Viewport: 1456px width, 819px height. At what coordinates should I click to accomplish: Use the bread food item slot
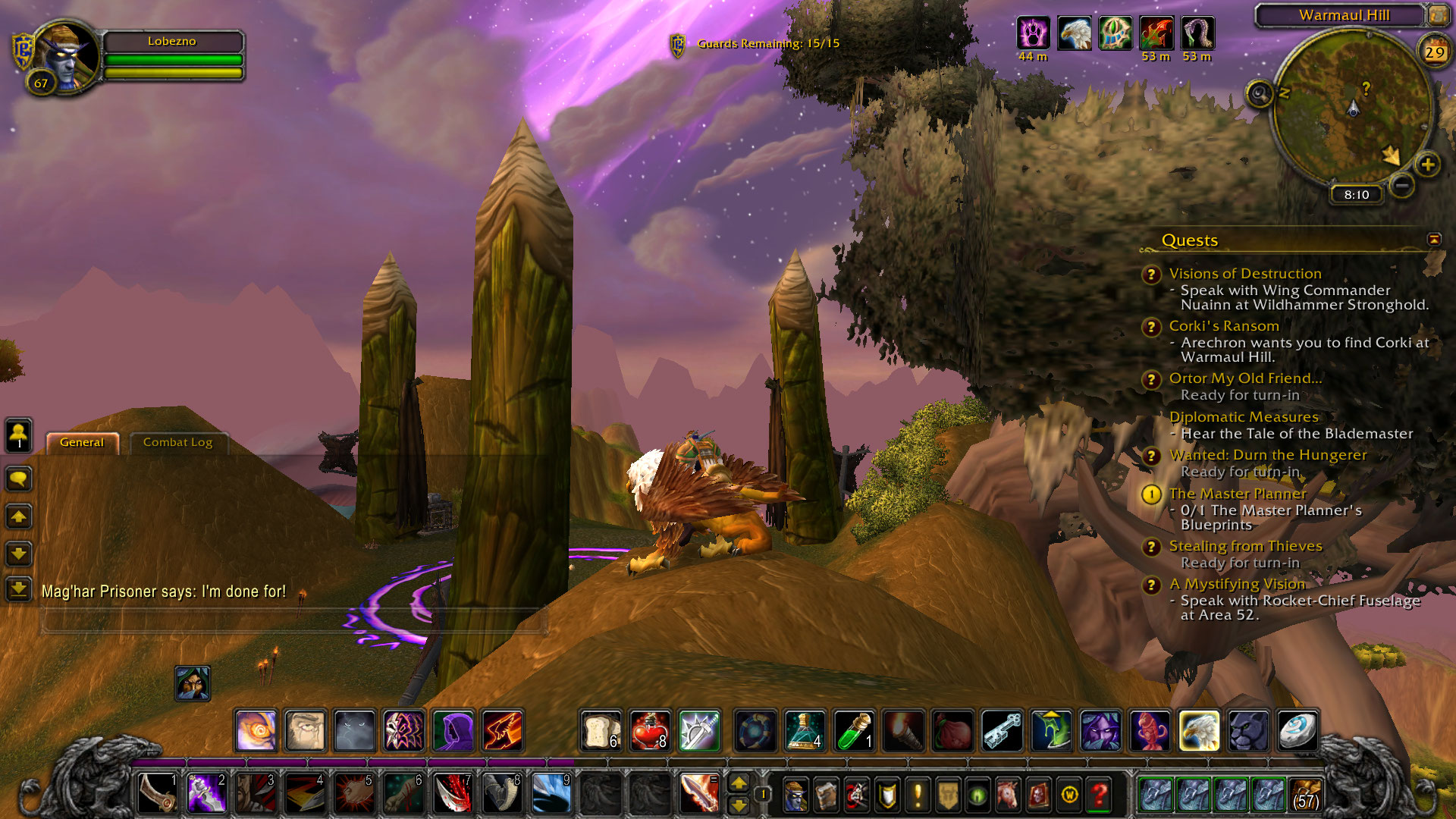(601, 730)
